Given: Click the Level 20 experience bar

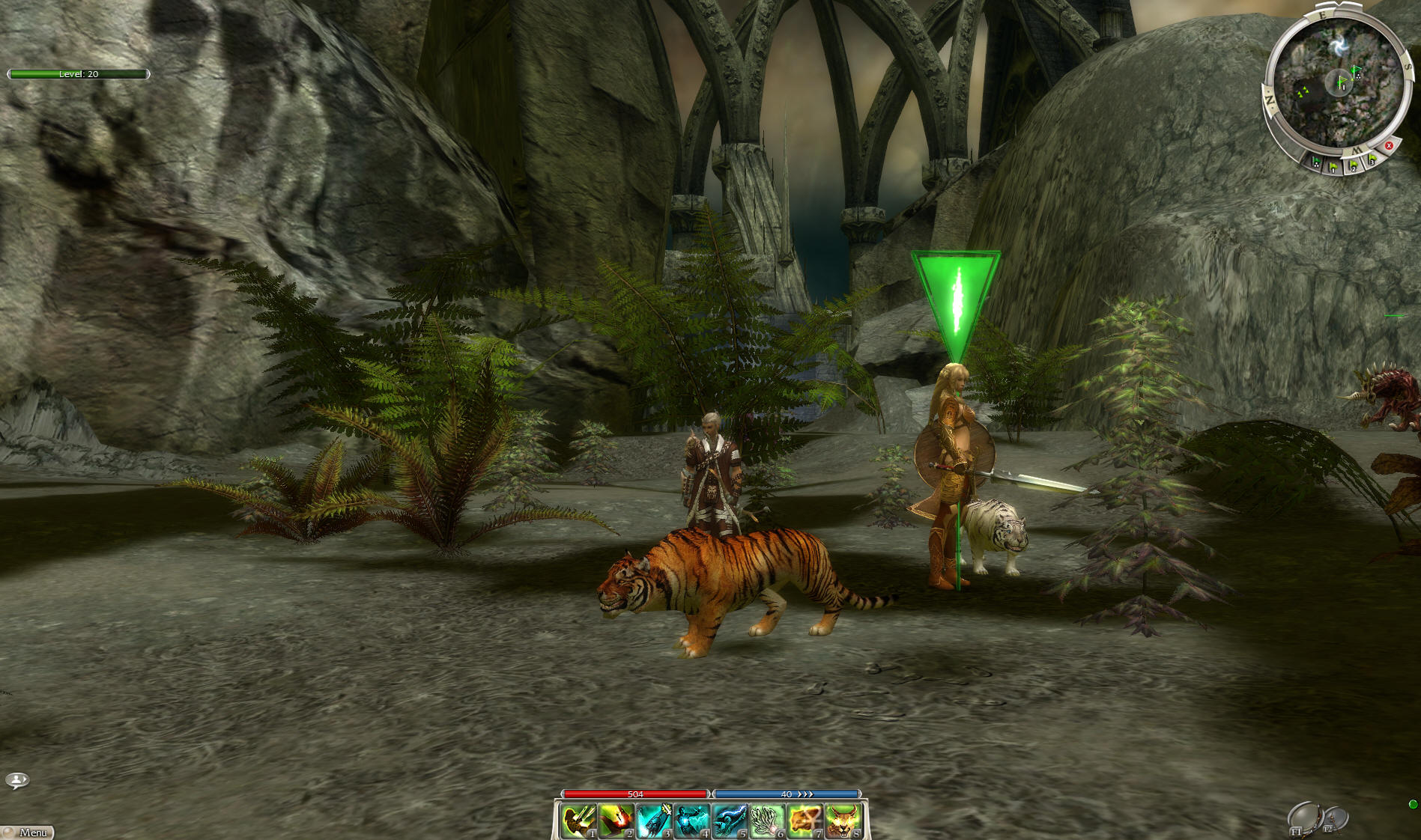Looking at the screenshot, I should (79, 74).
